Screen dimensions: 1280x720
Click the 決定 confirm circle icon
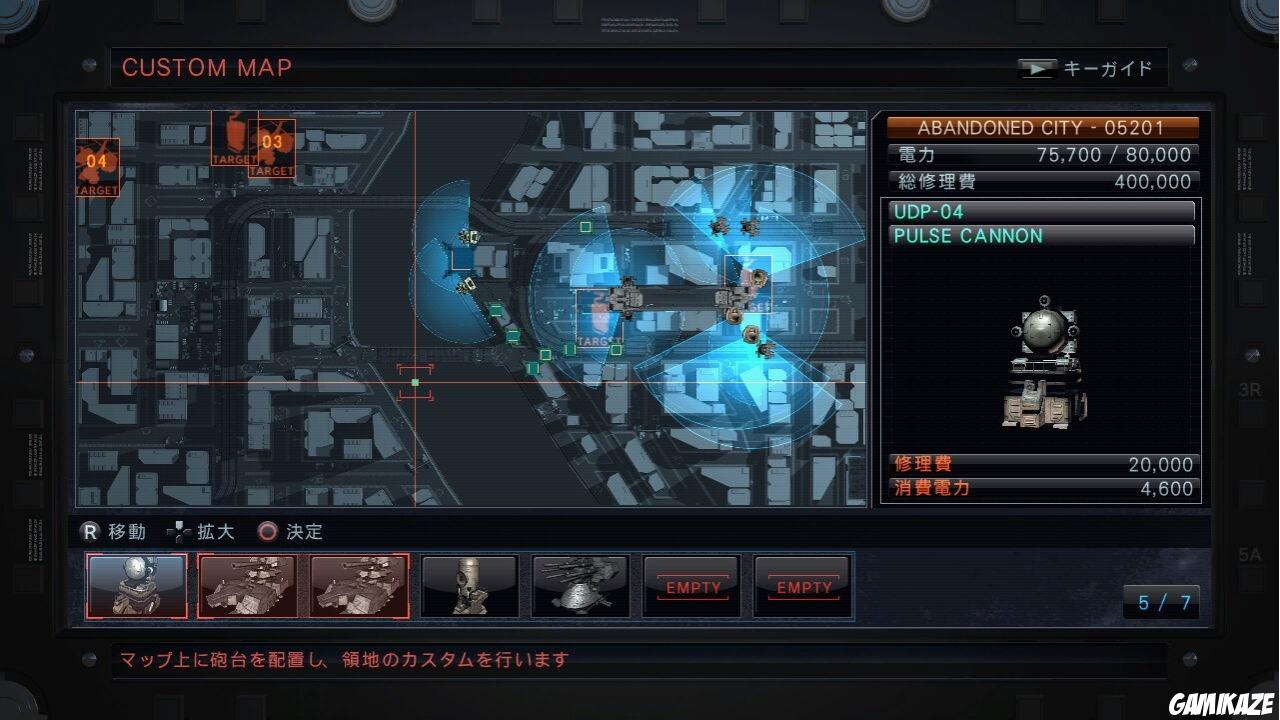(267, 532)
